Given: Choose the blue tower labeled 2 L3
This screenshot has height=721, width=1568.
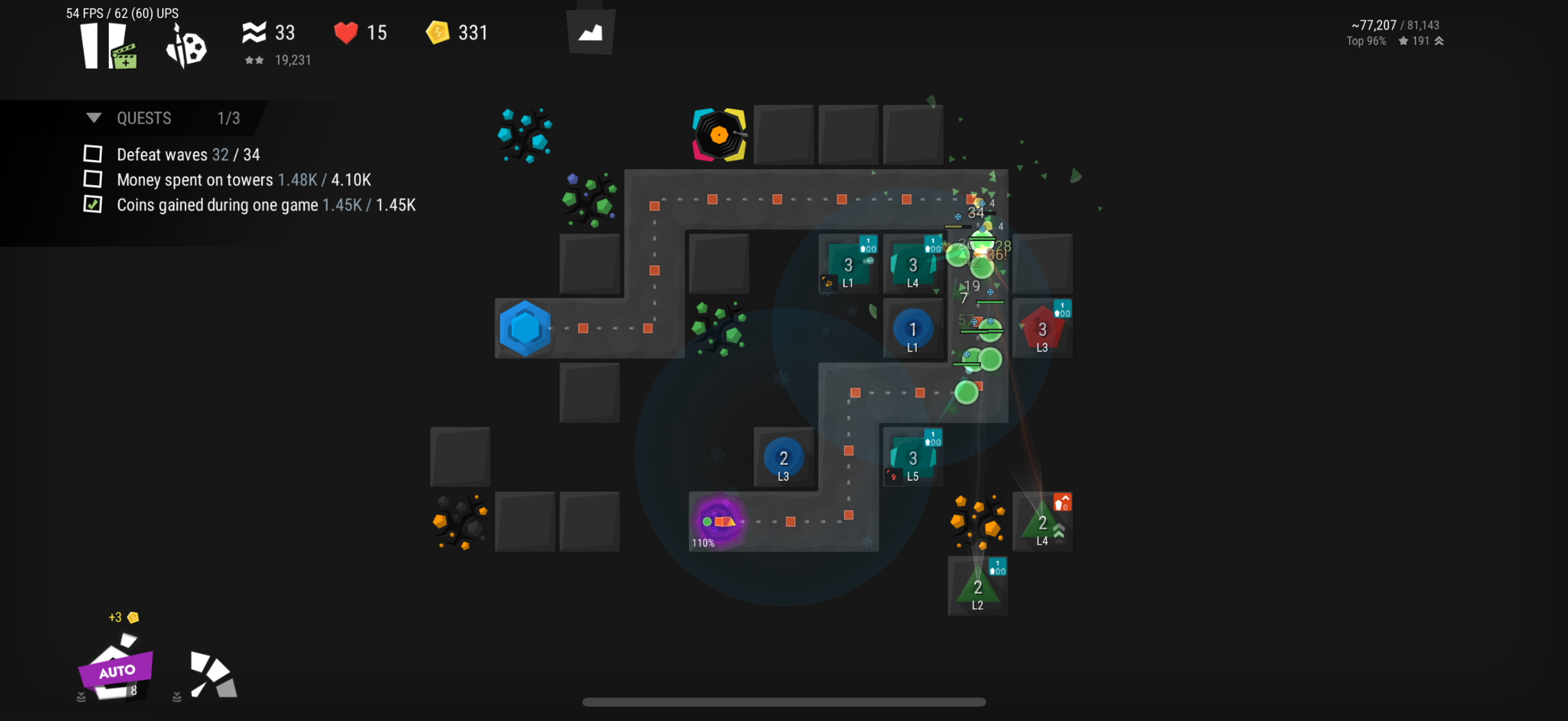Looking at the screenshot, I should (783, 458).
